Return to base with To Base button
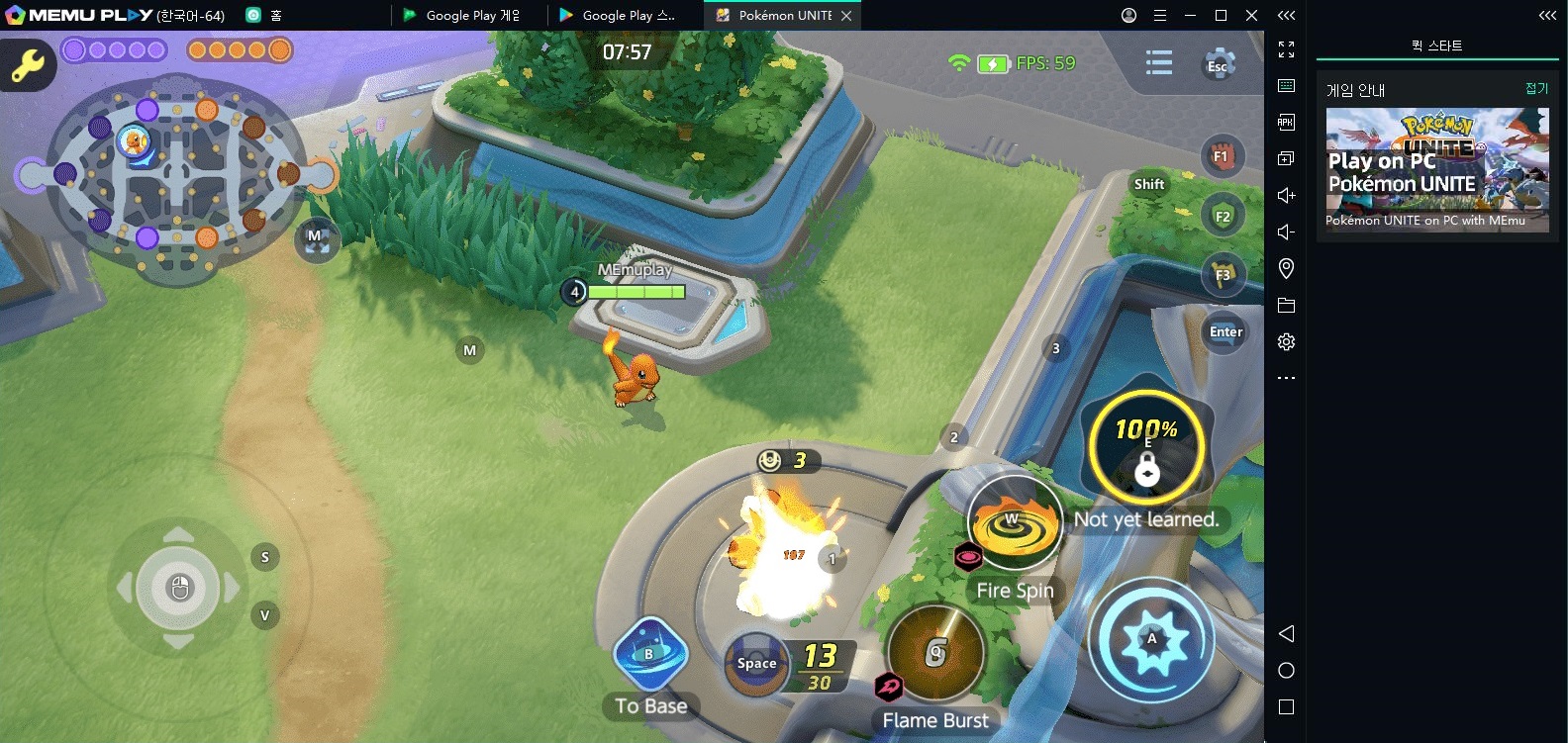1568x743 pixels. click(649, 656)
